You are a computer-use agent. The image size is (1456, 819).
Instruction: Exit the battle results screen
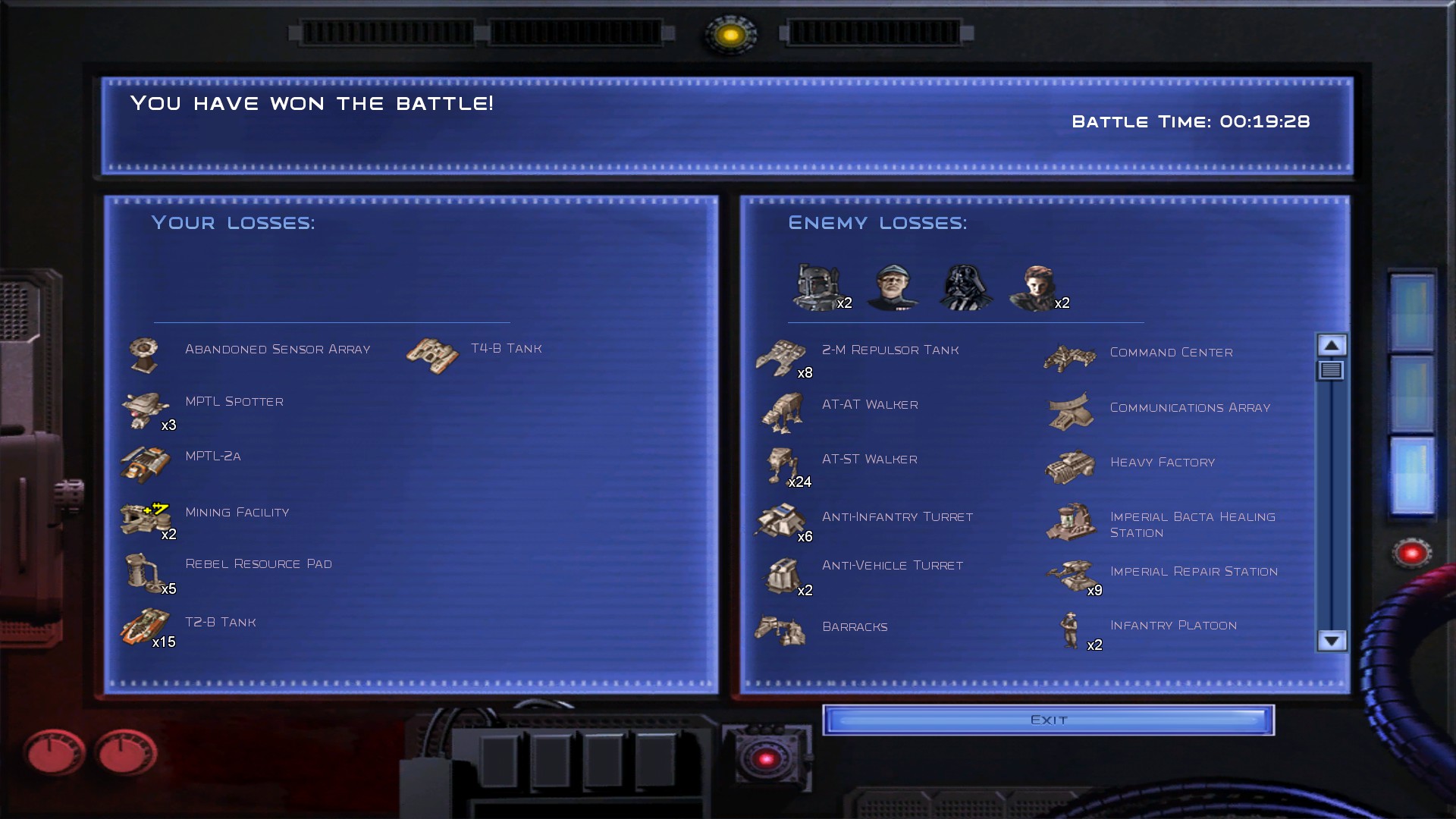click(x=1048, y=720)
